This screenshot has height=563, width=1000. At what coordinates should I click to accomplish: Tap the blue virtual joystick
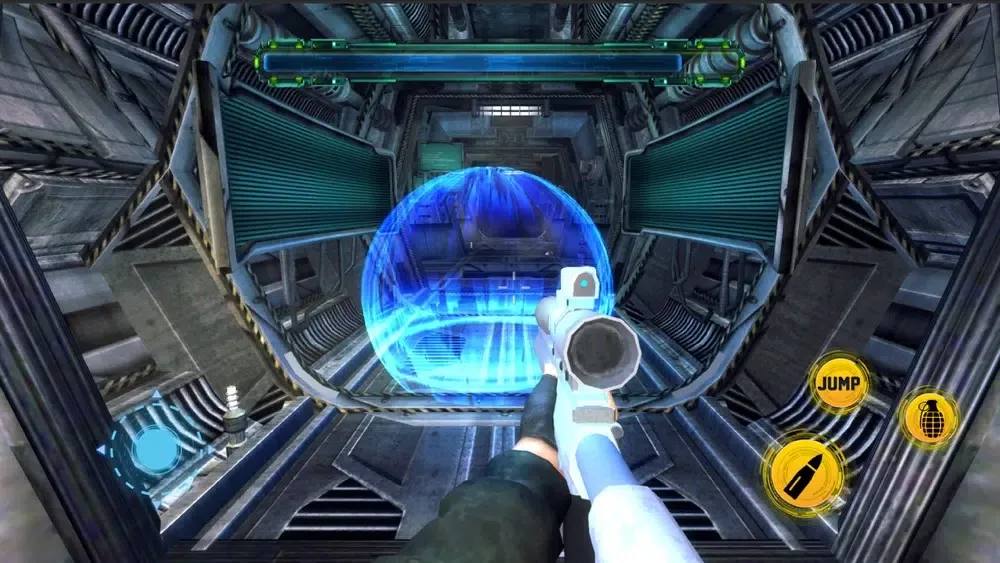(x=155, y=448)
